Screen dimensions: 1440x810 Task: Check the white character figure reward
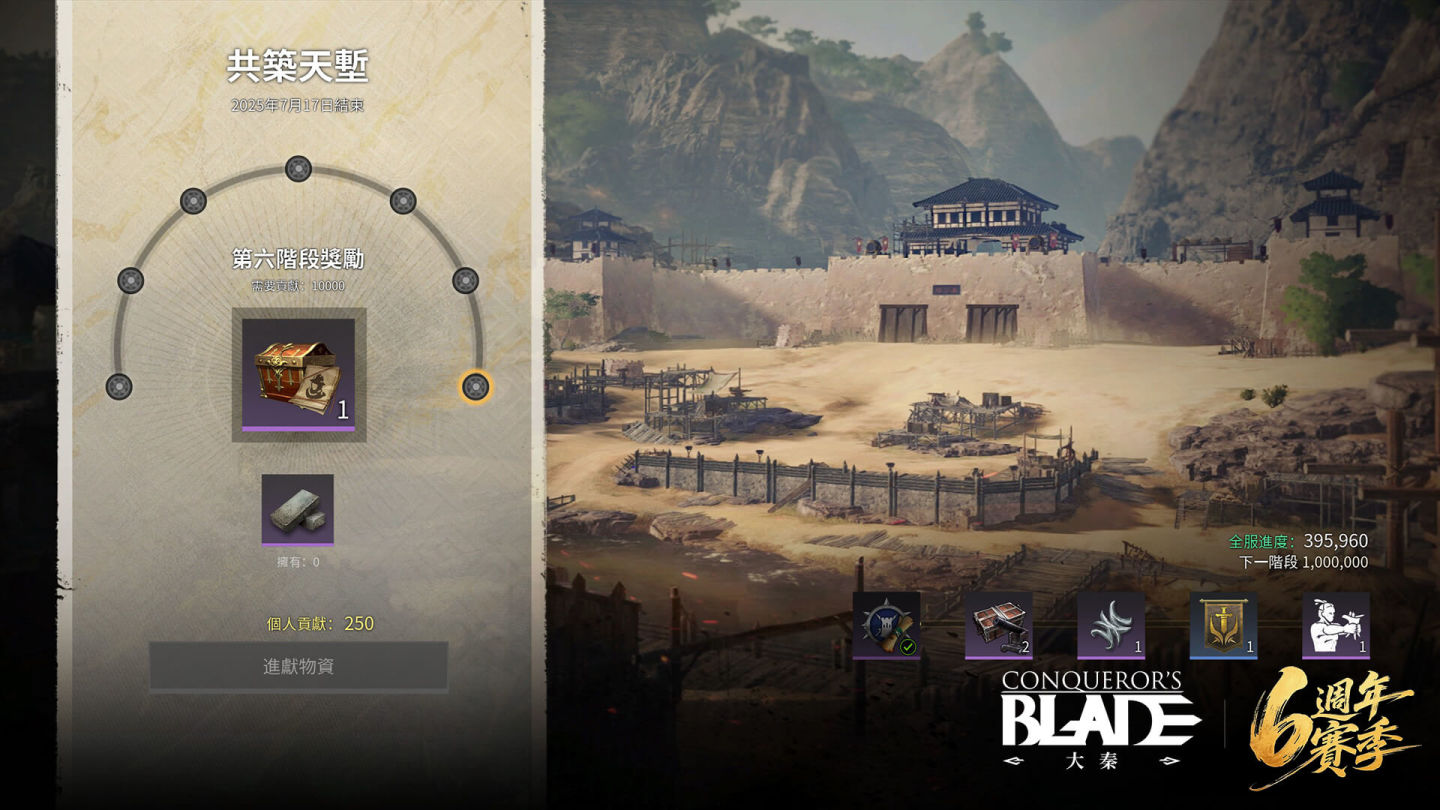(x=1336, y=626)
